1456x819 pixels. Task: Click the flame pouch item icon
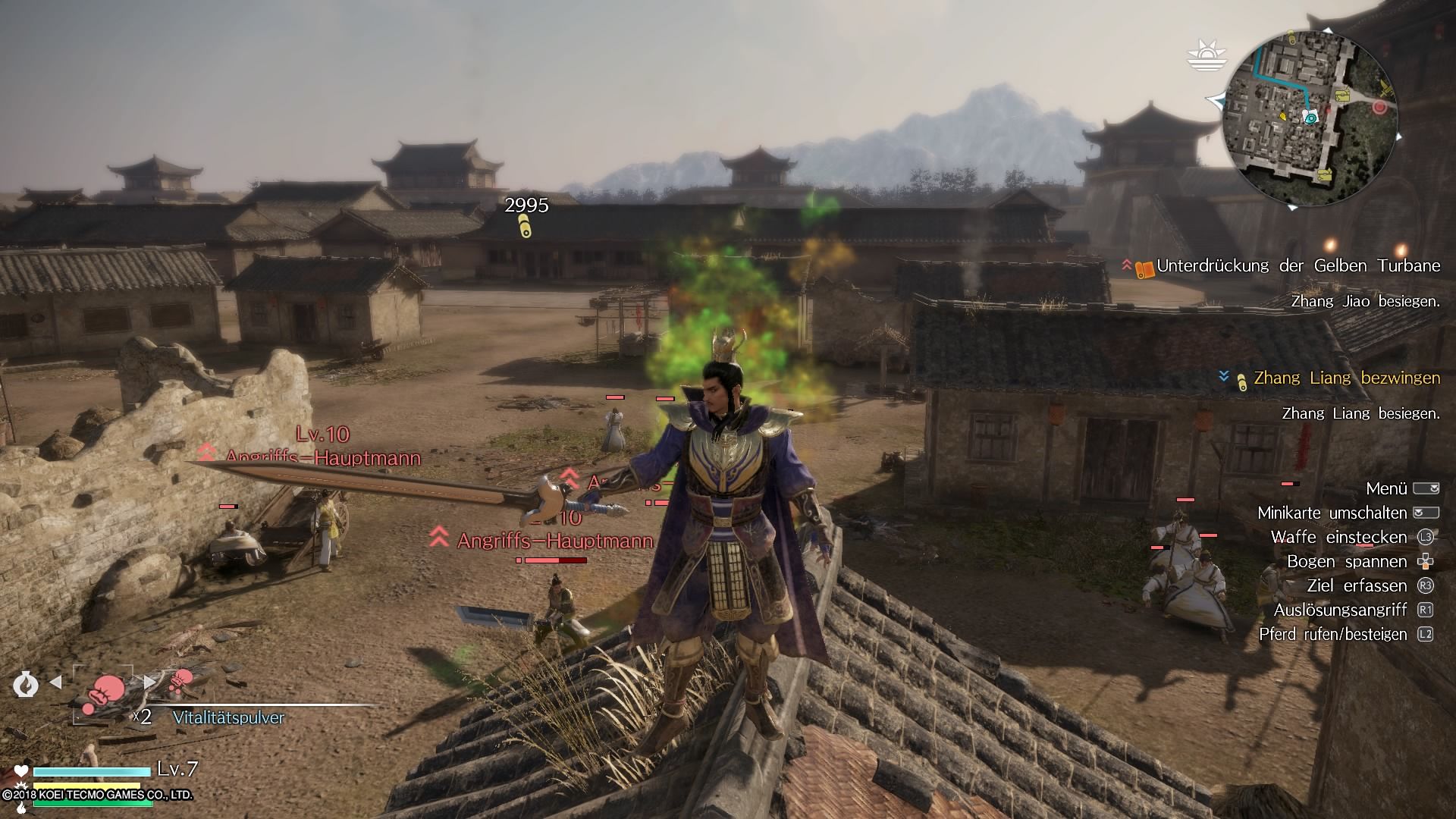[x=25, y=684]
